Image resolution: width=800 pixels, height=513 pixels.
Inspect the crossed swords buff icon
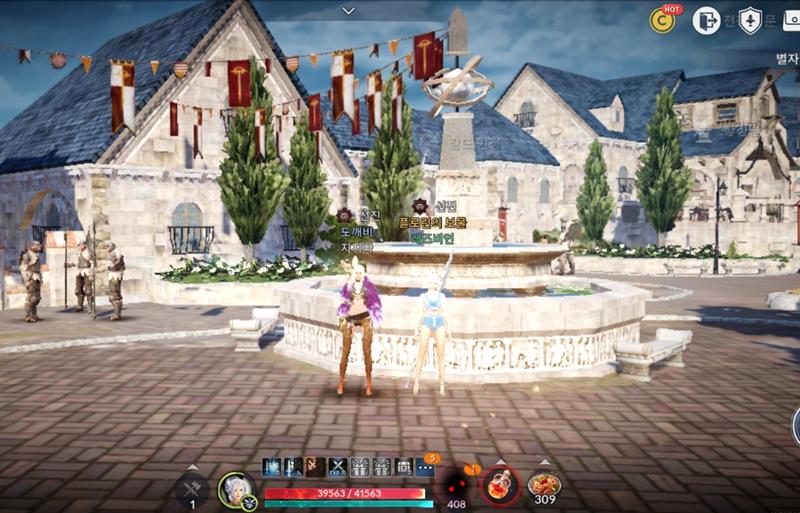pyautogui.click(x=338, y=466)
